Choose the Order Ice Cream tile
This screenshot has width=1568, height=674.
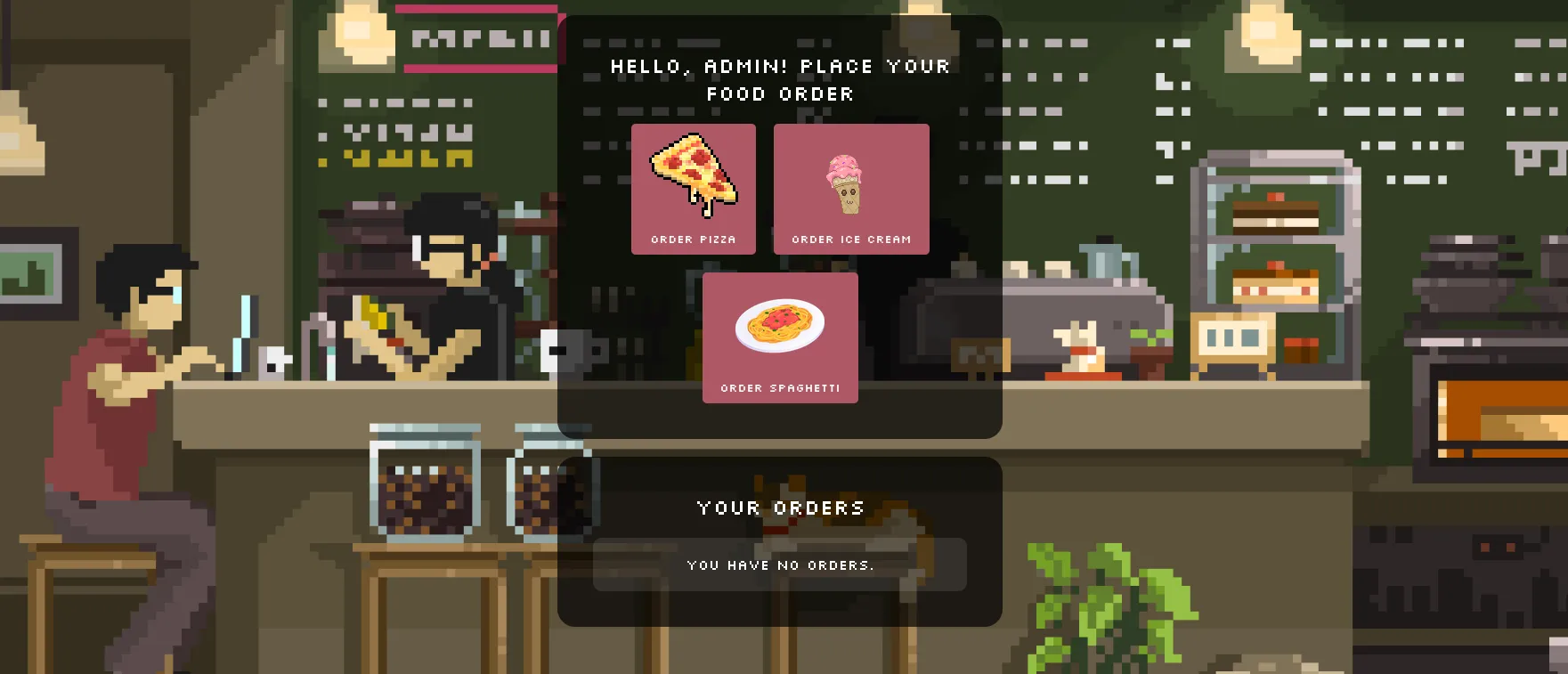coord(850,189)
